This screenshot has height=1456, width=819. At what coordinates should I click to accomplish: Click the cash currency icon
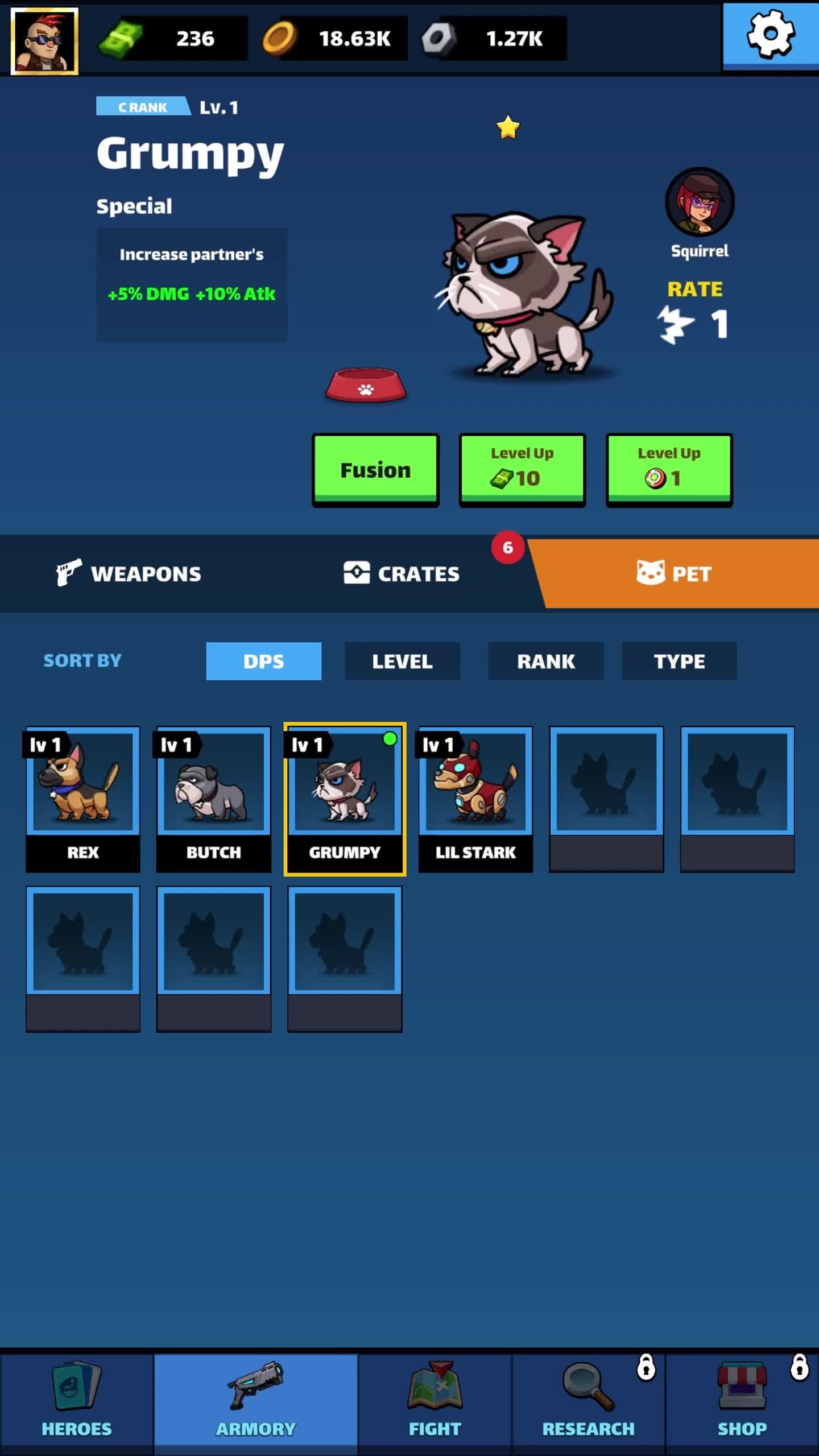(x=125, y=37)
